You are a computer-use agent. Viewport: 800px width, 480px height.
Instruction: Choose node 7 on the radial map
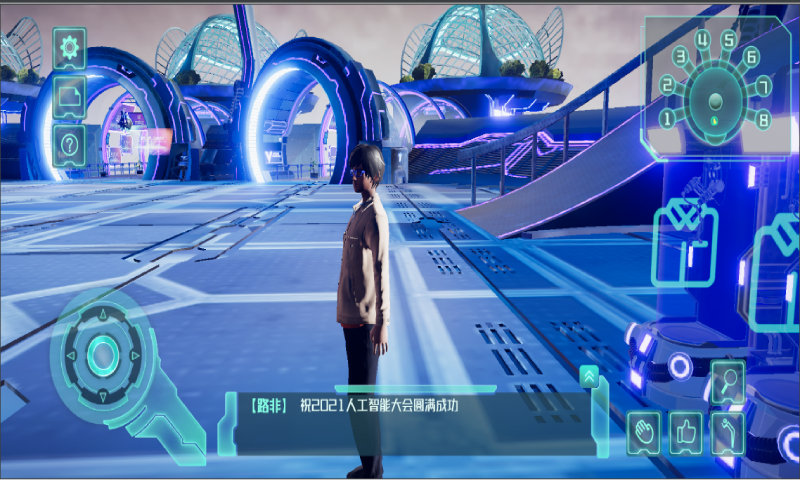coord(763,85)
